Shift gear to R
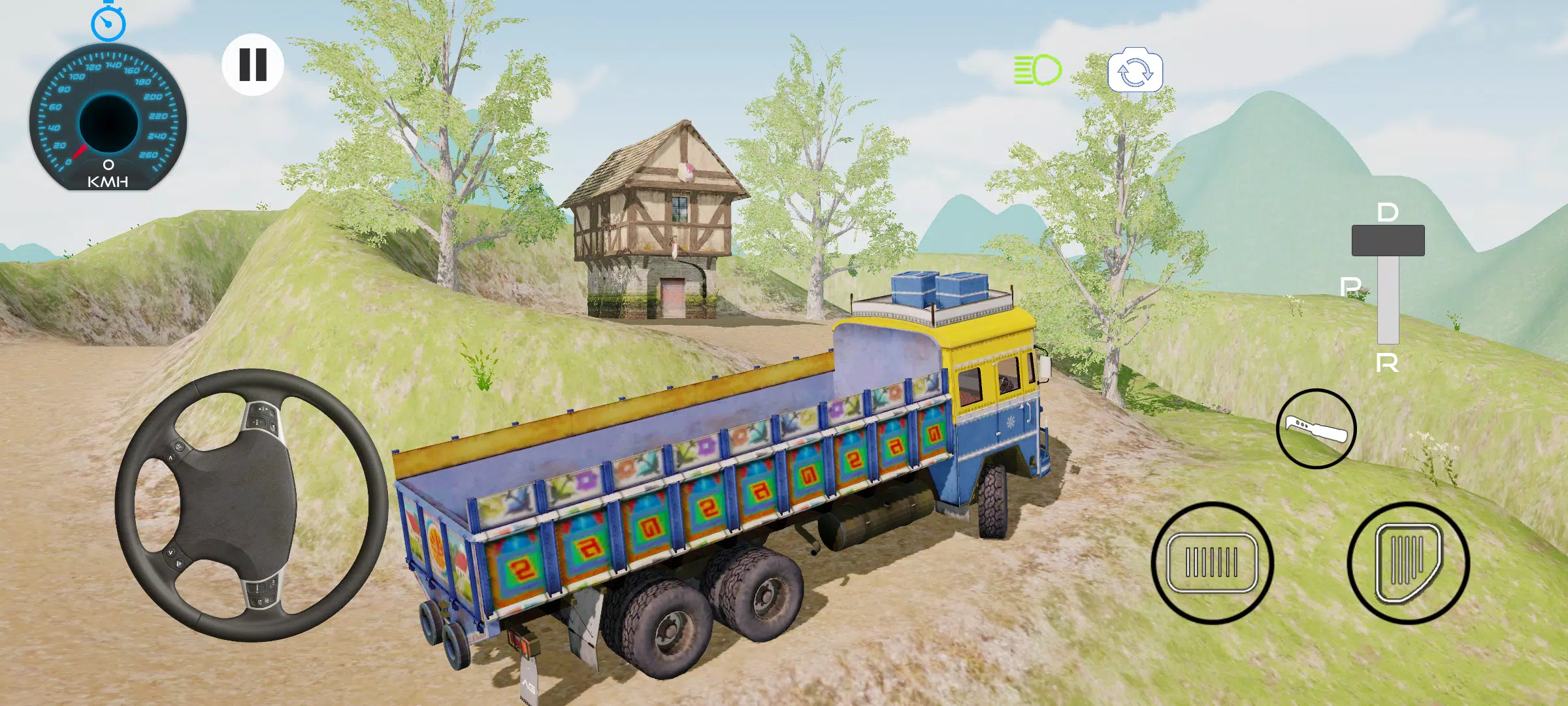The image size is (1568, 706). [1387, 363]
